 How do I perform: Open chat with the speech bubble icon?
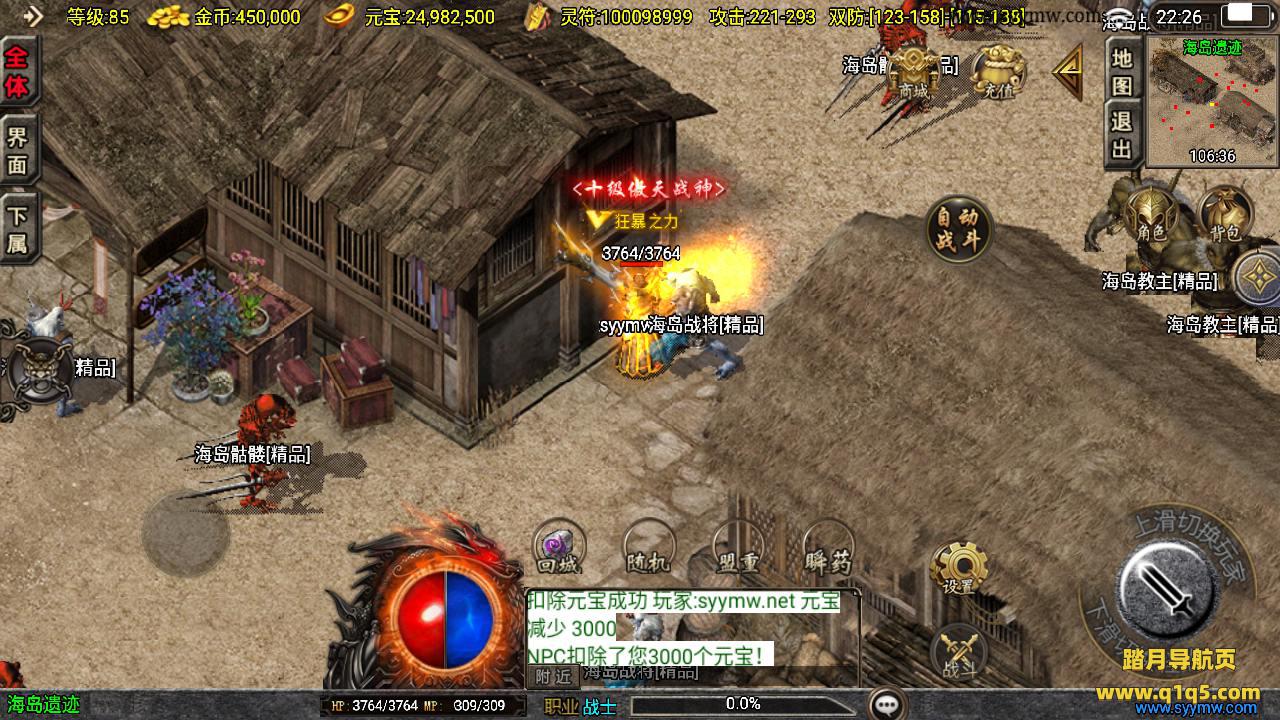point(888,704)
